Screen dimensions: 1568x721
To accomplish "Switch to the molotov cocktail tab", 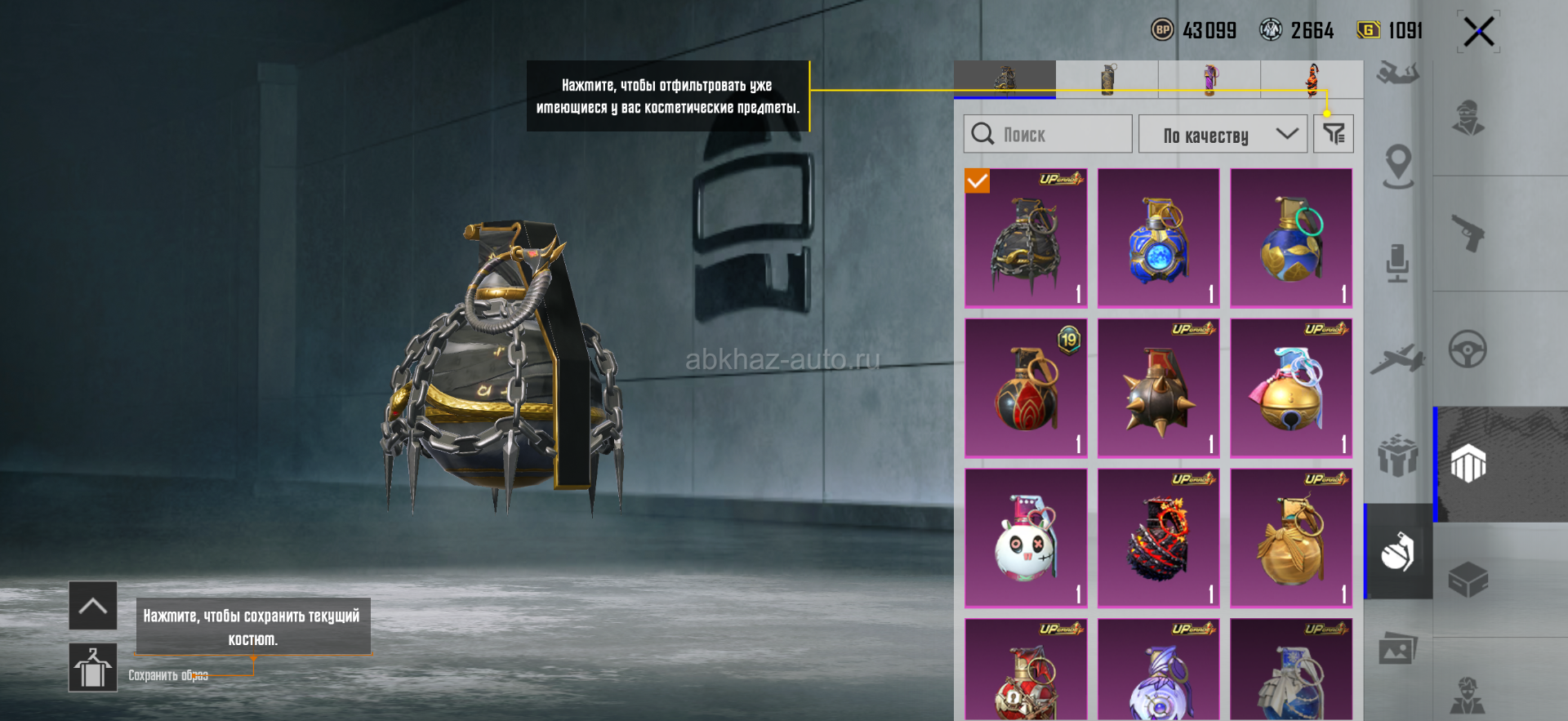I will pos(1312,79).
